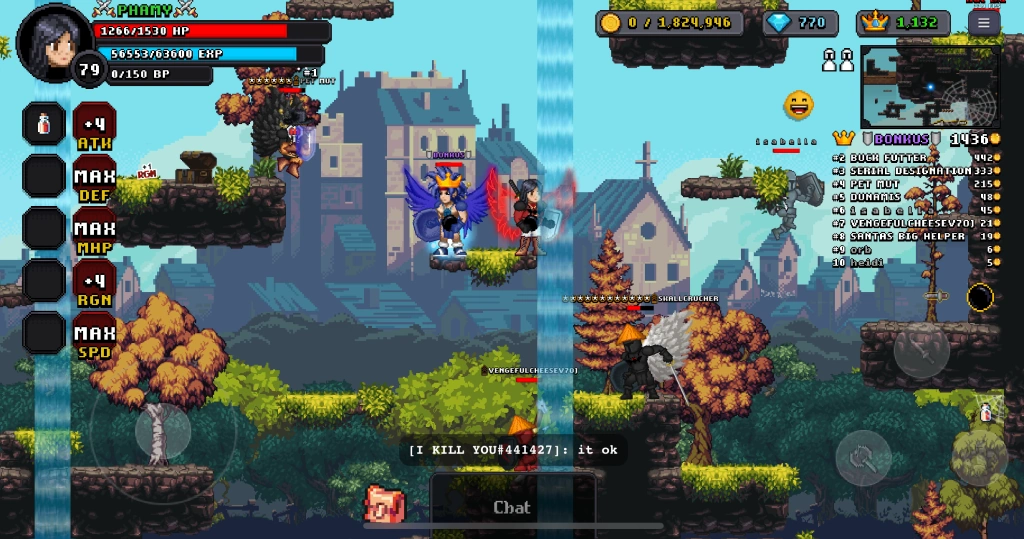Tap the axe skill button
This screenshot has height=539, width=1024.
coord(862,458)
